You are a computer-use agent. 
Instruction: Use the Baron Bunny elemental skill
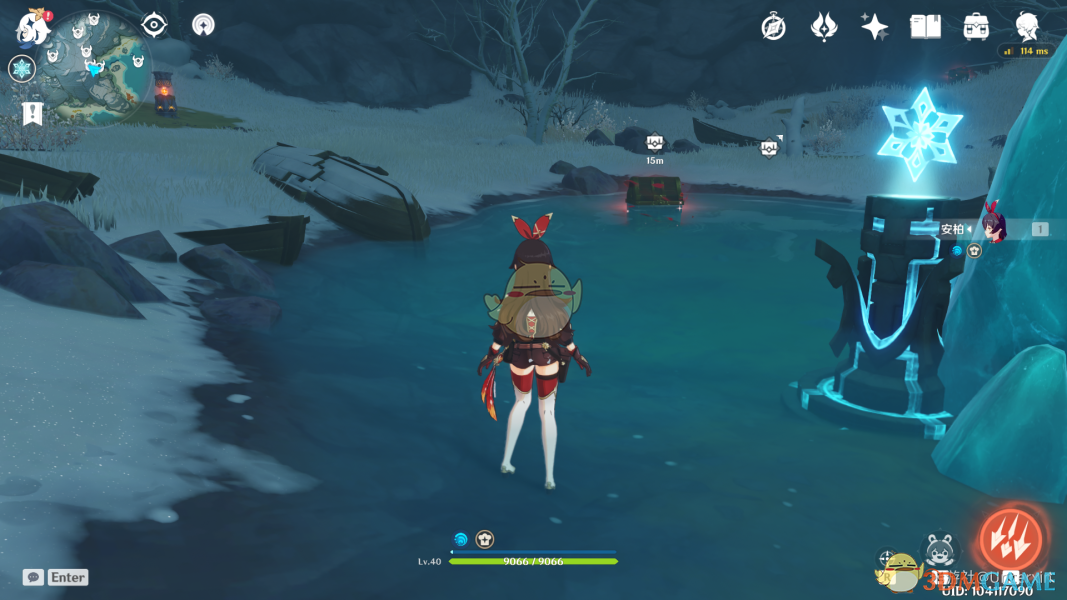[x=939, y=551]
